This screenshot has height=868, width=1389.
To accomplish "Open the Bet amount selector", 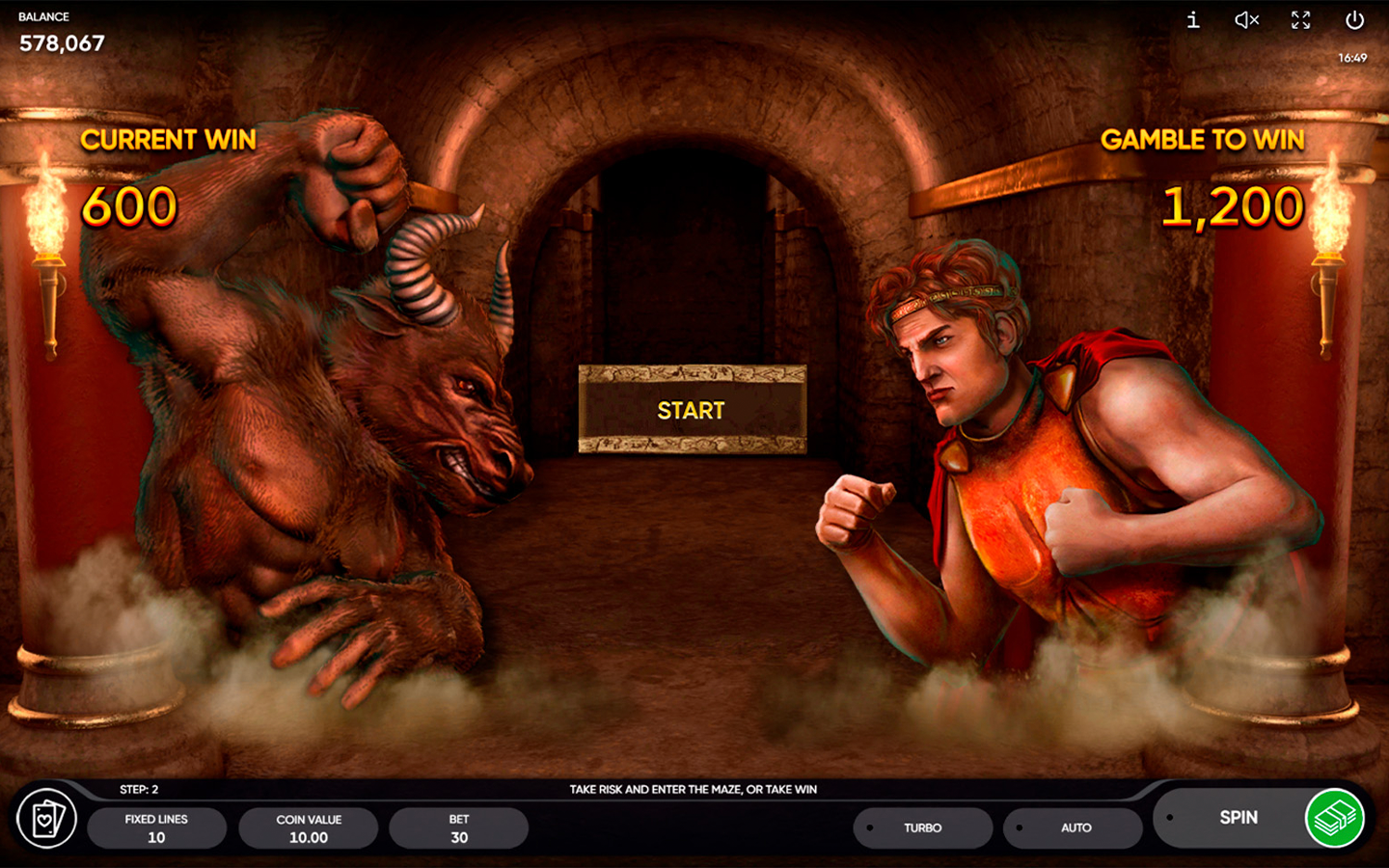I will coord(458,827).
